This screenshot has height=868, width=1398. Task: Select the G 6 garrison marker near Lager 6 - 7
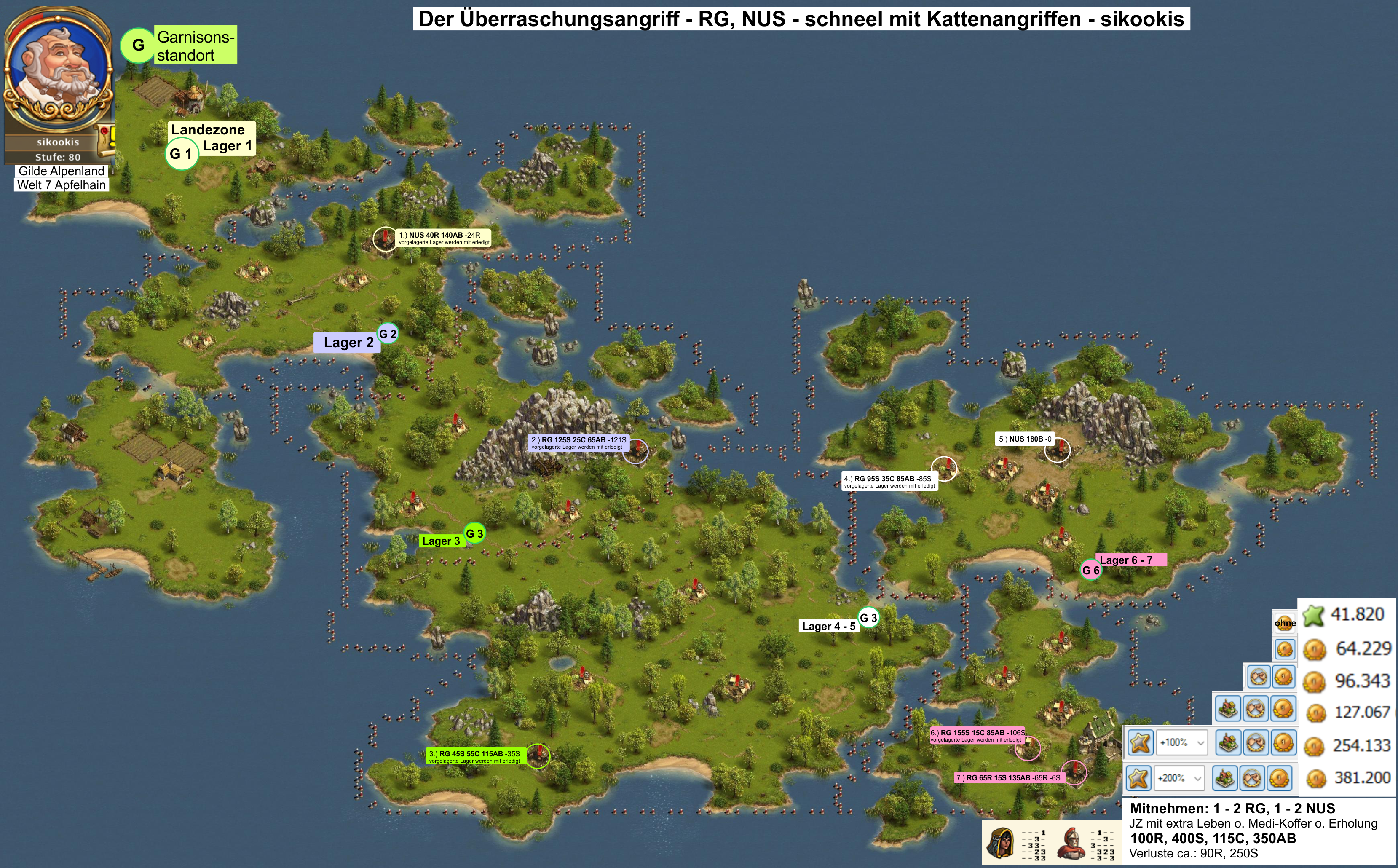(x=1090, y=570)
